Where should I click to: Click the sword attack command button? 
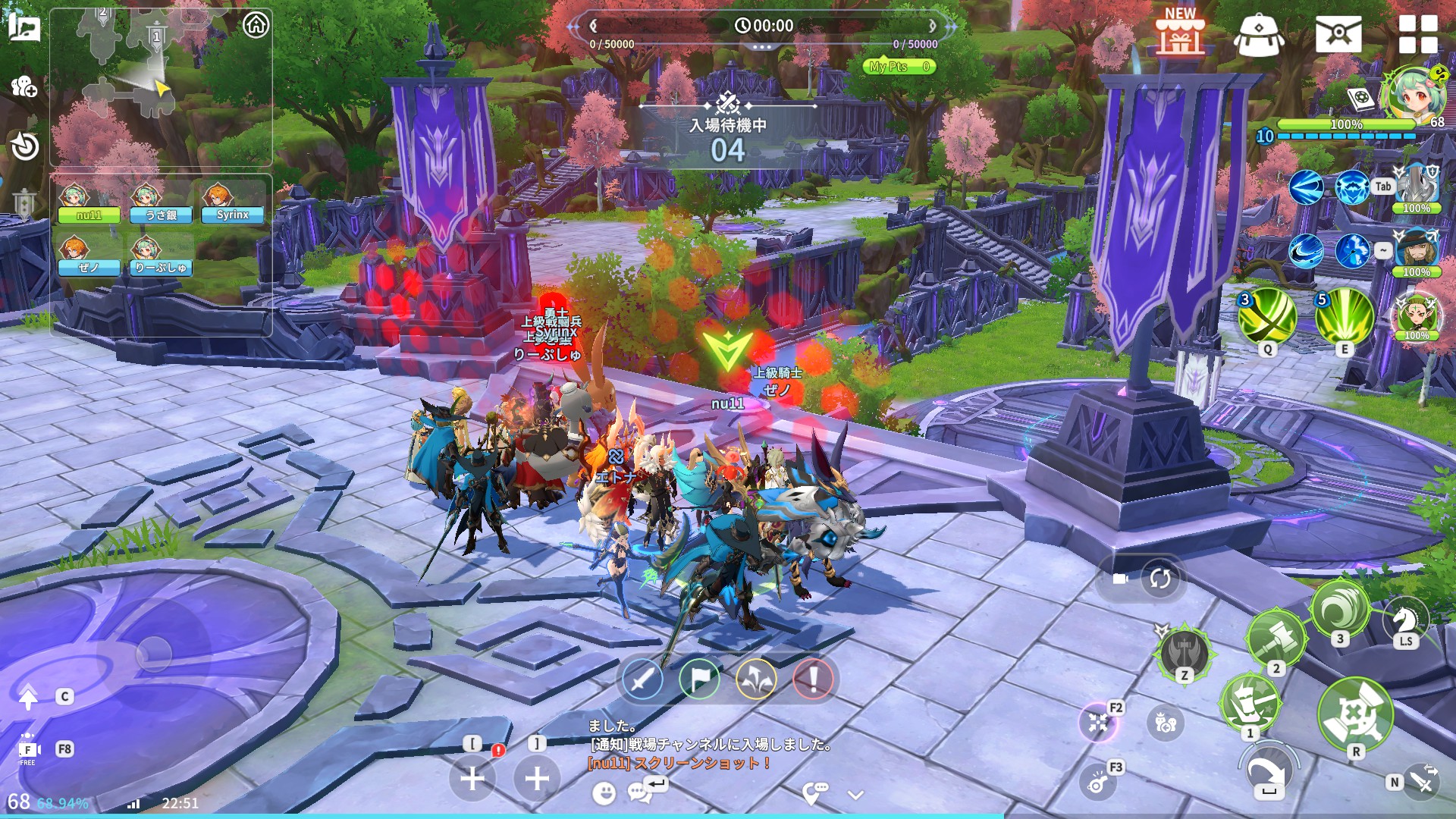click(642, 679)
